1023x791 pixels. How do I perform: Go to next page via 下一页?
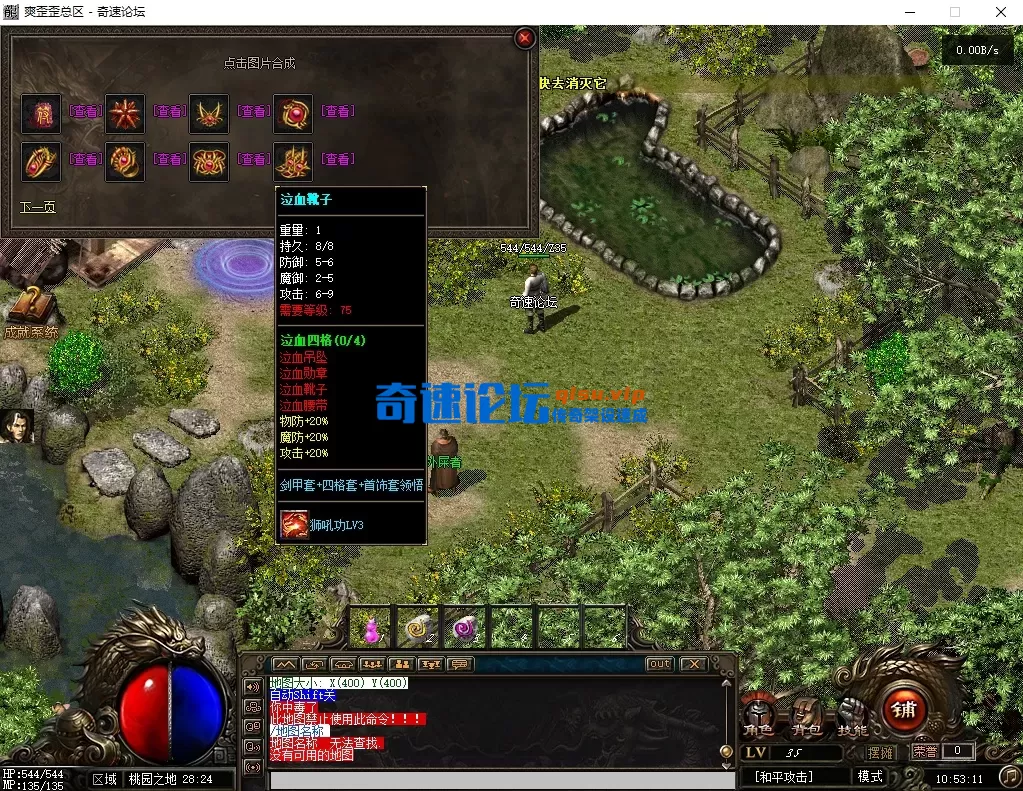point(37,207)
